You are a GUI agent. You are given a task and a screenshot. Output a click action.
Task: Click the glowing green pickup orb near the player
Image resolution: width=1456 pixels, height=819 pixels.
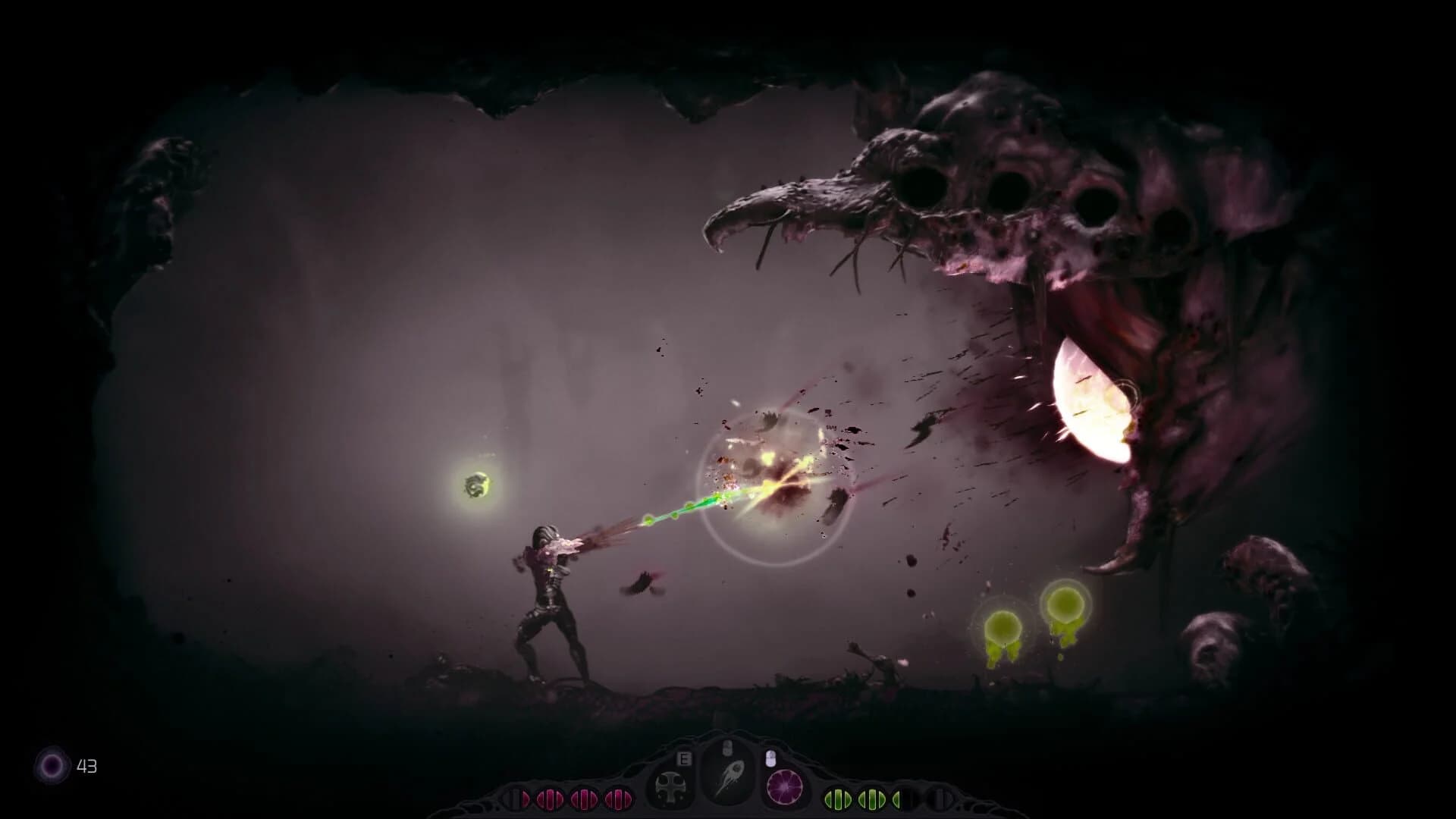coord(479,485)
